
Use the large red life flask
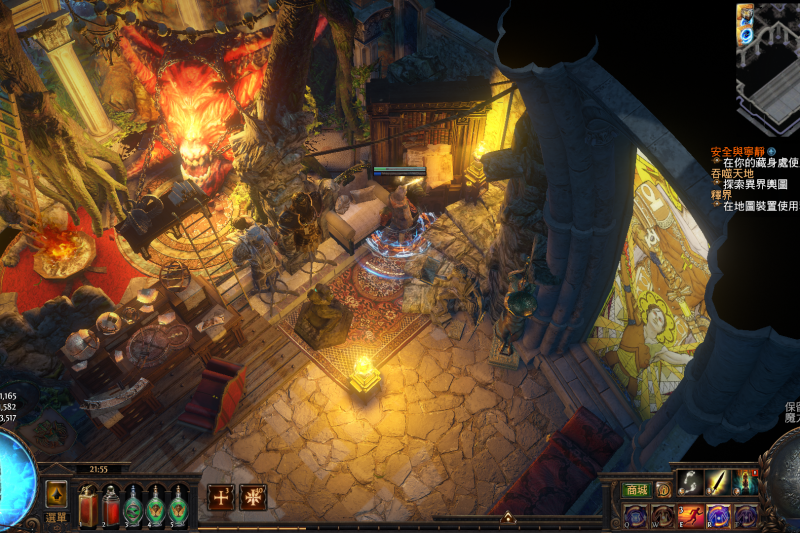pyautogui.click(x=87, y=504)
